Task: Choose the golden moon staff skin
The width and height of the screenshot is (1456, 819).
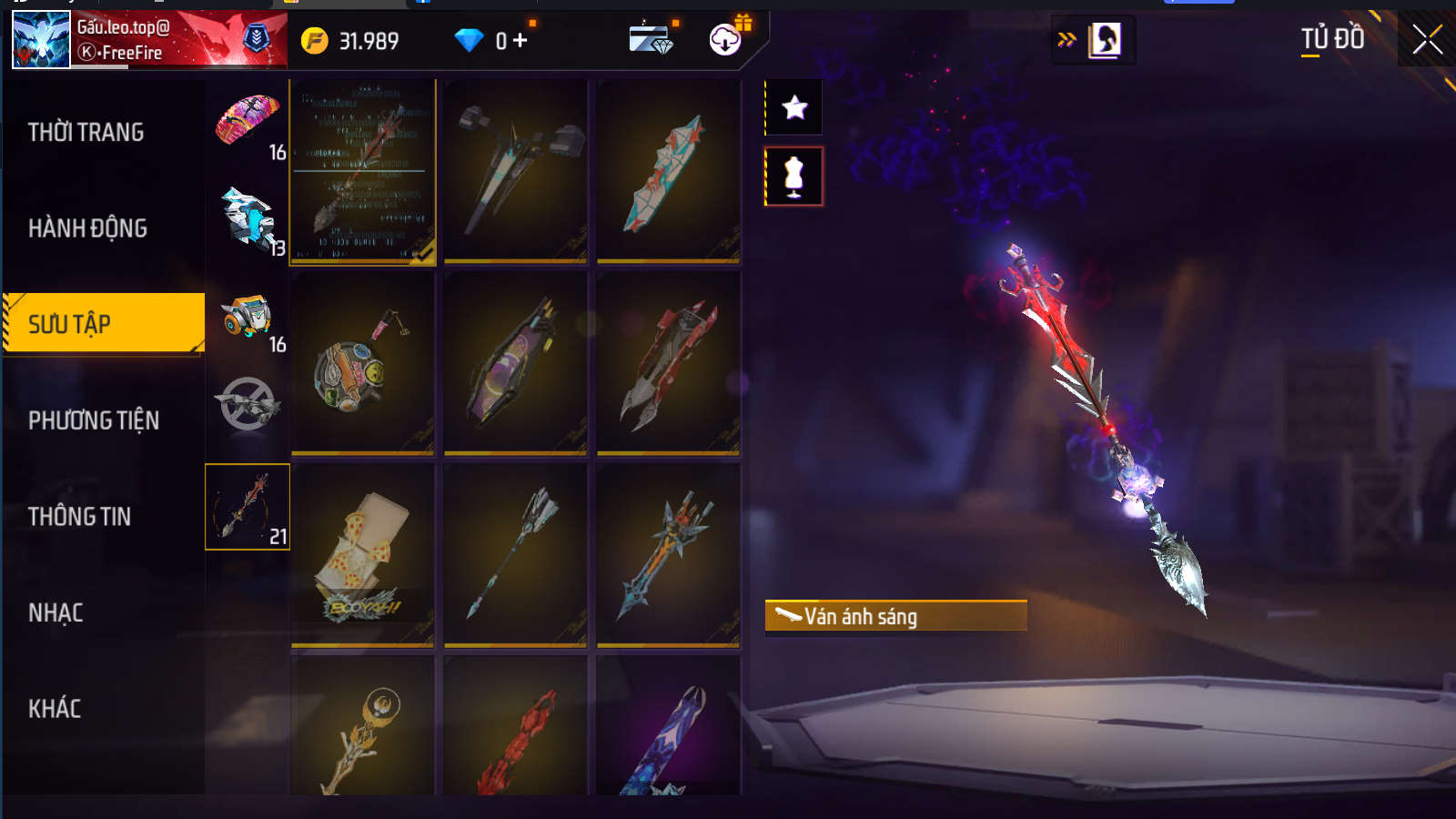Action: tap(362, 728)
